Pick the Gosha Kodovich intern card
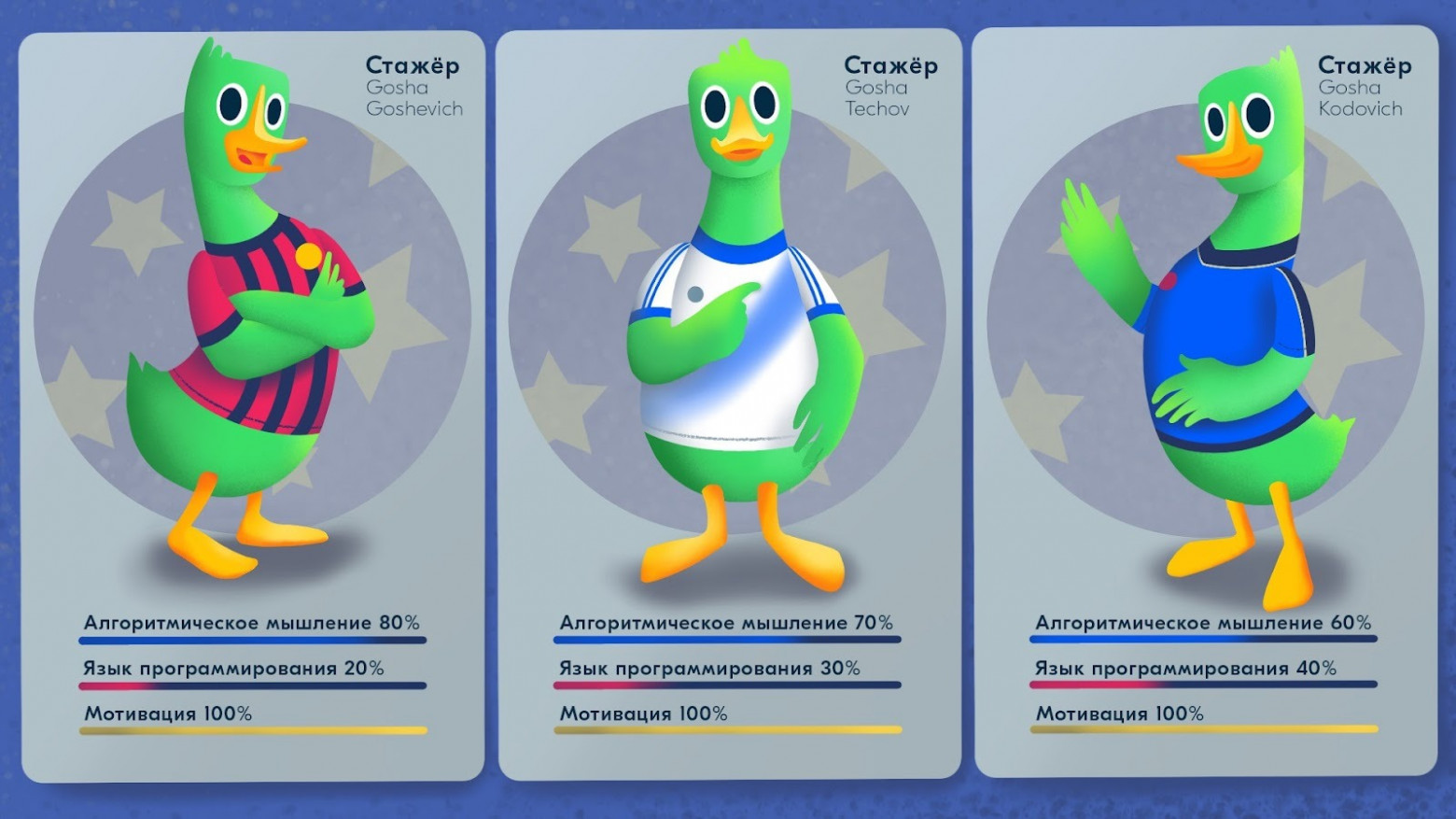This screenshot has width=1456, height=819. [x=1205, y=402]
